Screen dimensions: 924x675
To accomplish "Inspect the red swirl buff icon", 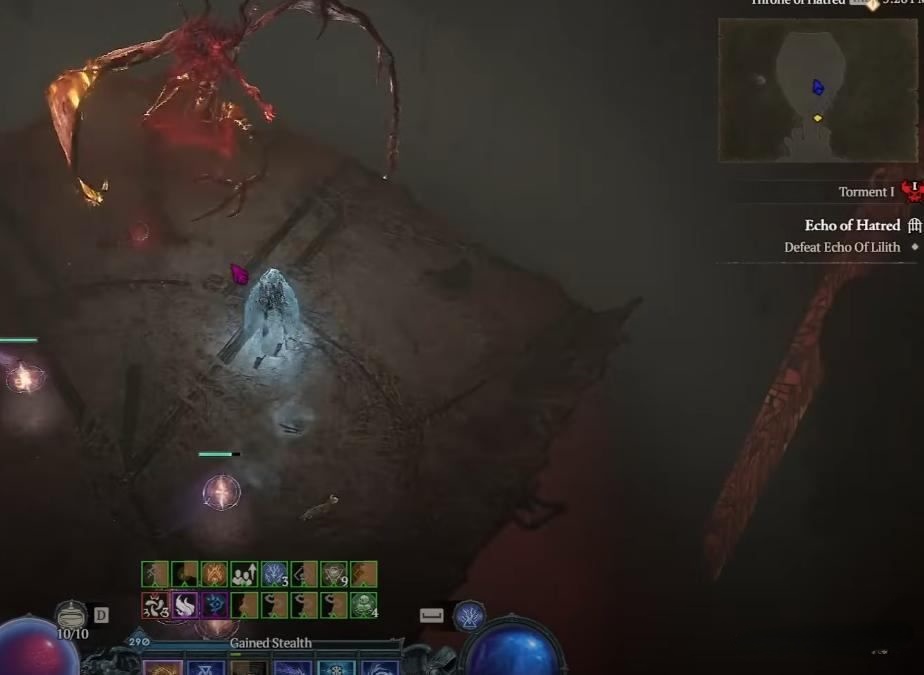I will (x=154, y=605).
